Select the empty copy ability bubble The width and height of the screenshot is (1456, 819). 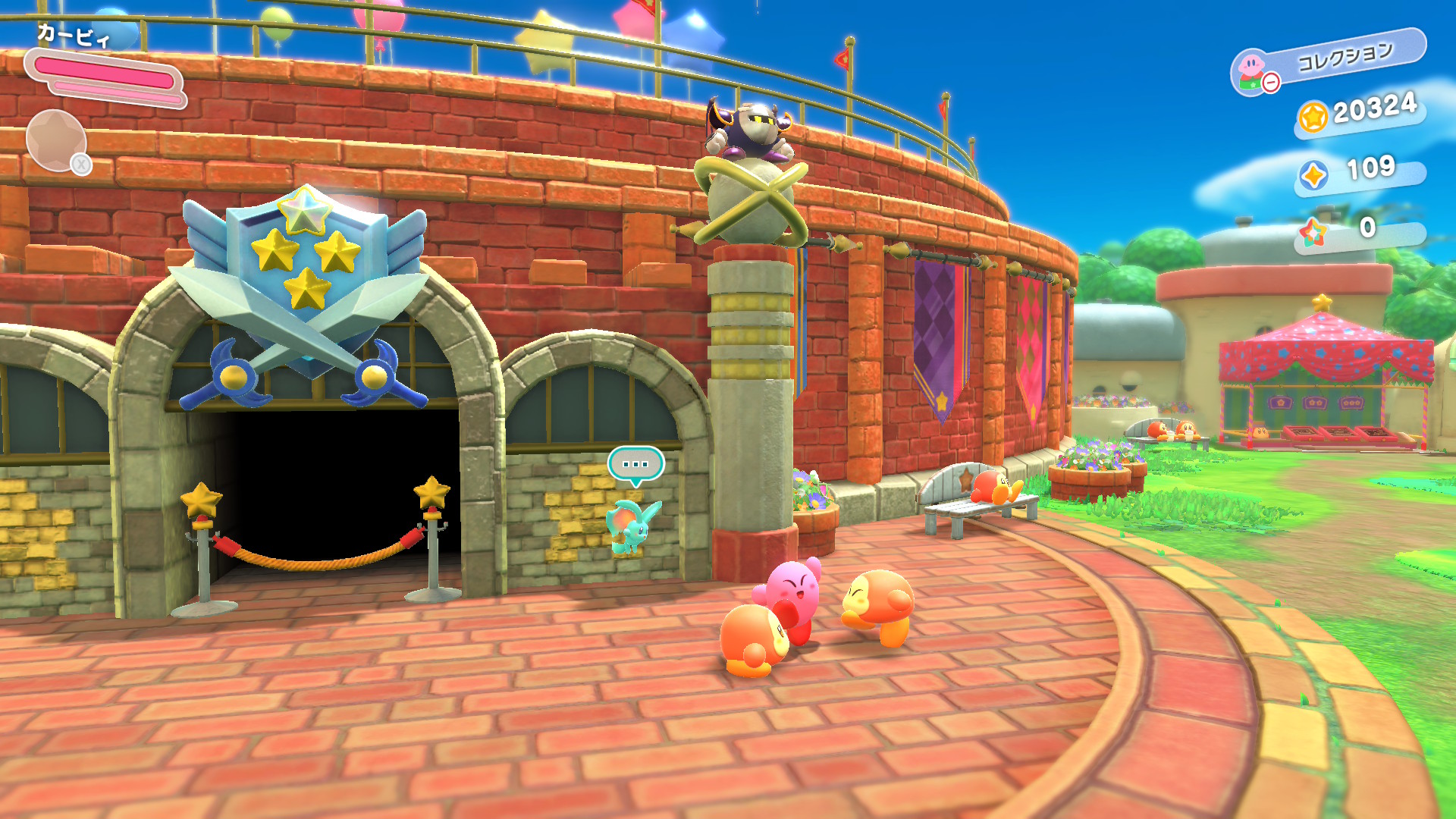click(x=56, y=140)
